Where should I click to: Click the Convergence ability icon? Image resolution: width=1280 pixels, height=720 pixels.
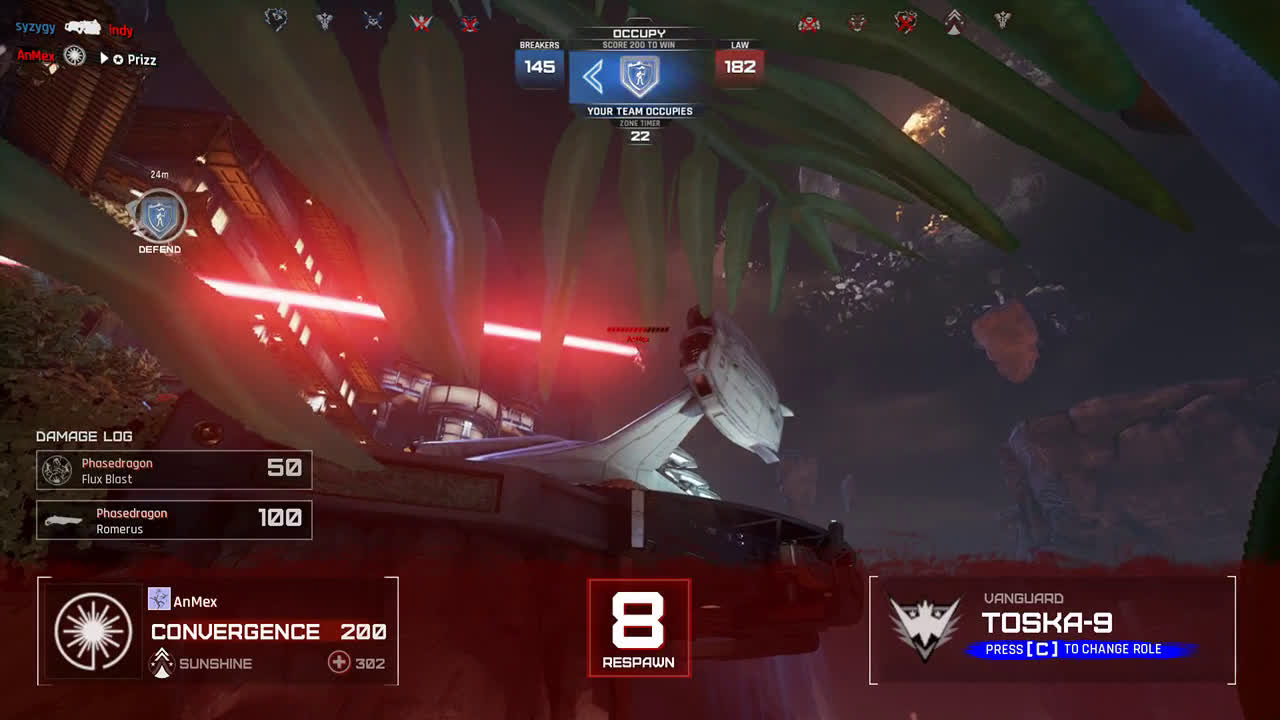[94, 632]
